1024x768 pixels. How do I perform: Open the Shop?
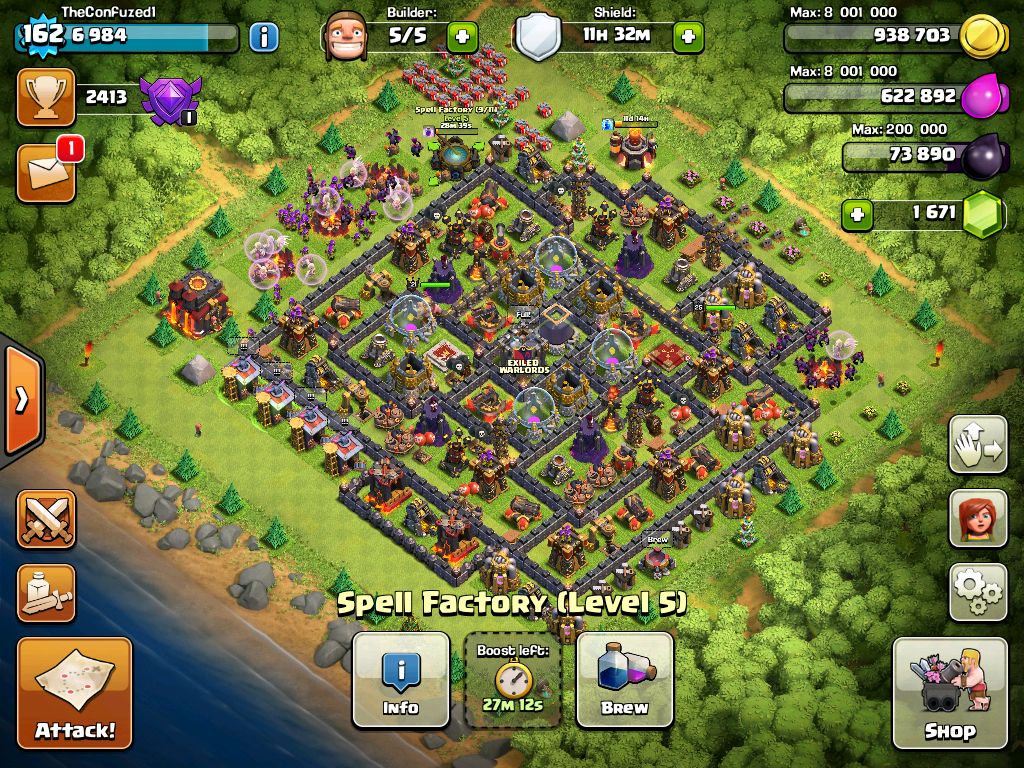coord(949,692)
